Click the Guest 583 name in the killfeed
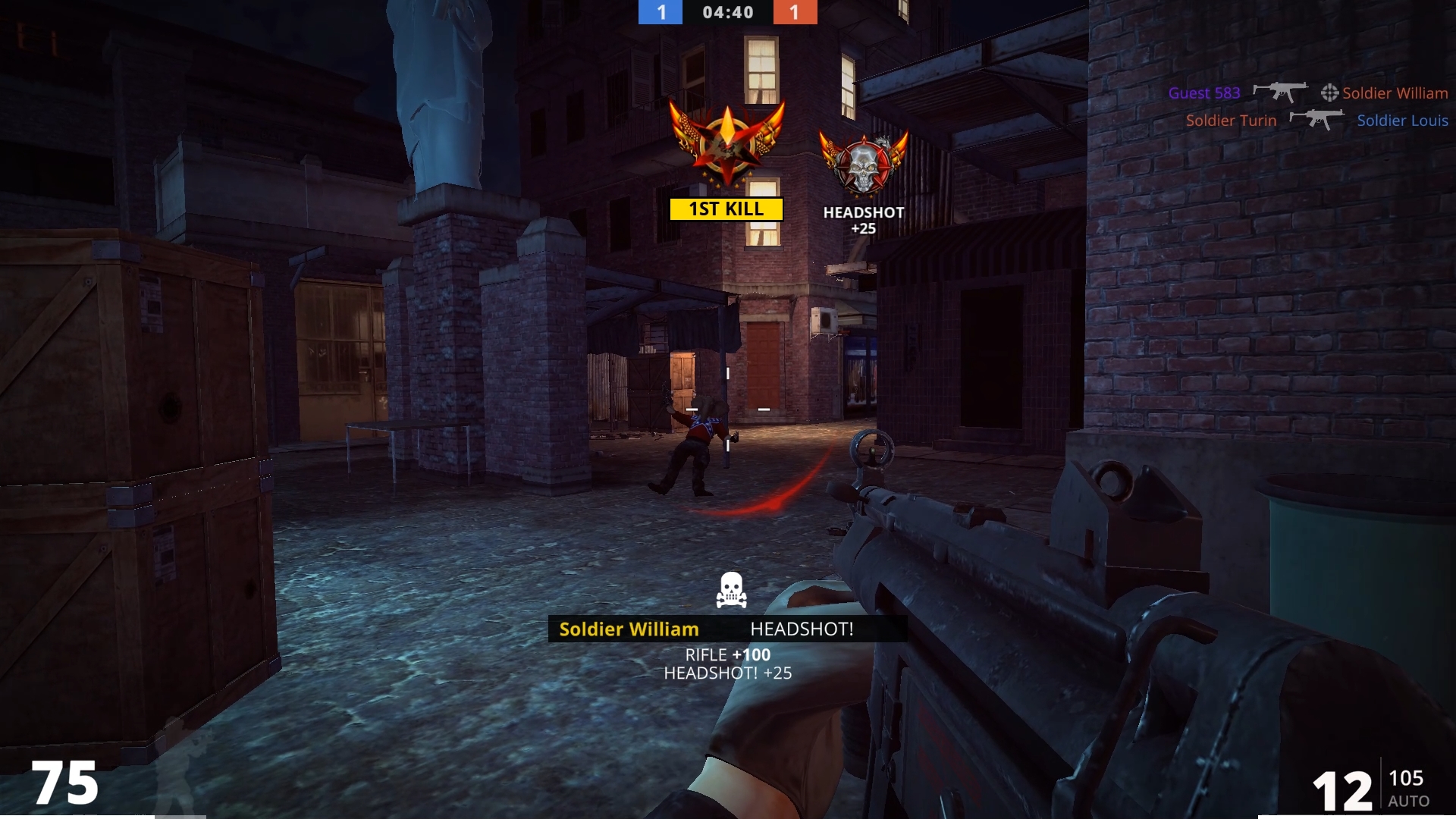 pos(1204,93)
